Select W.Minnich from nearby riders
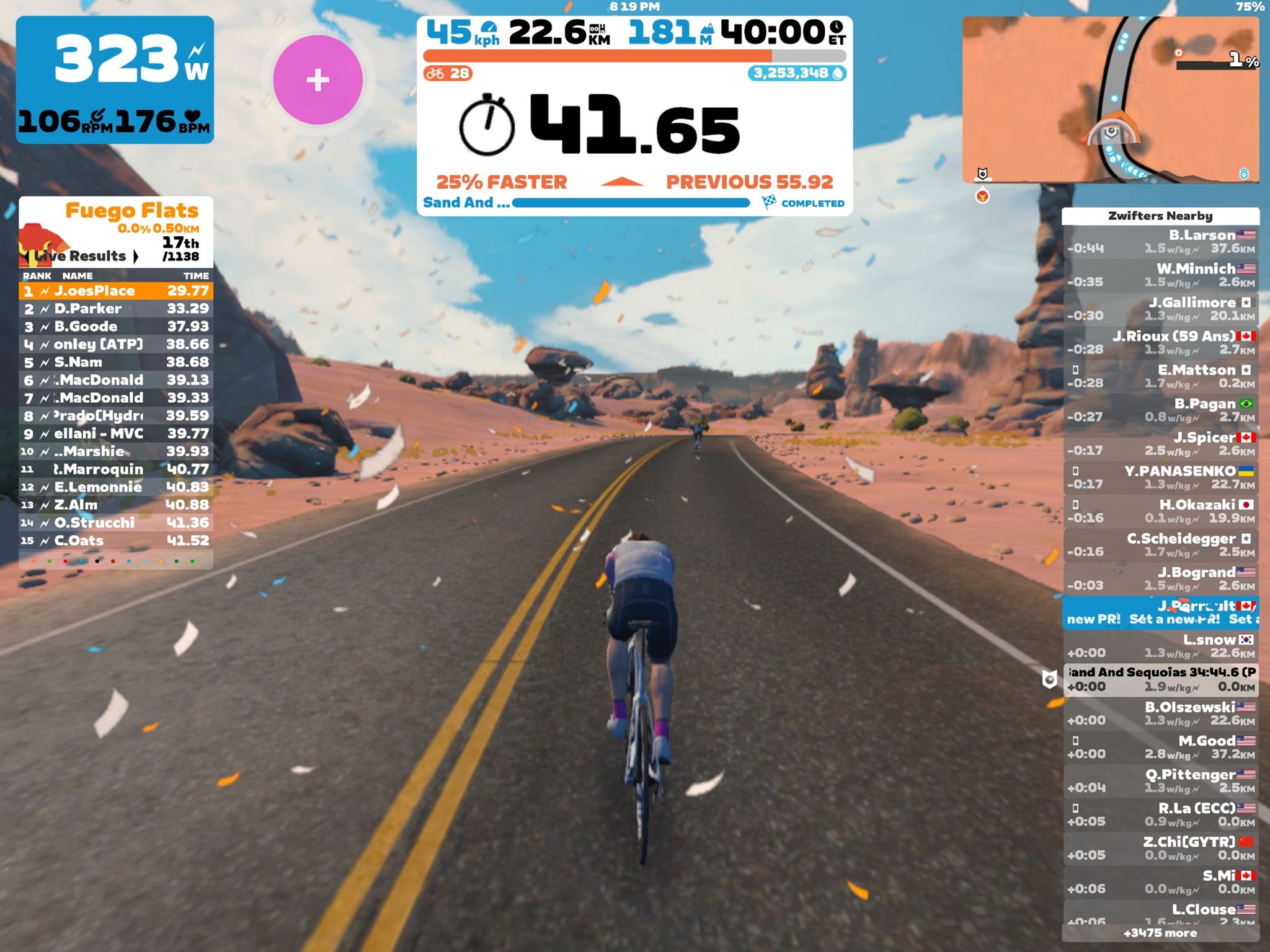 1161,275
